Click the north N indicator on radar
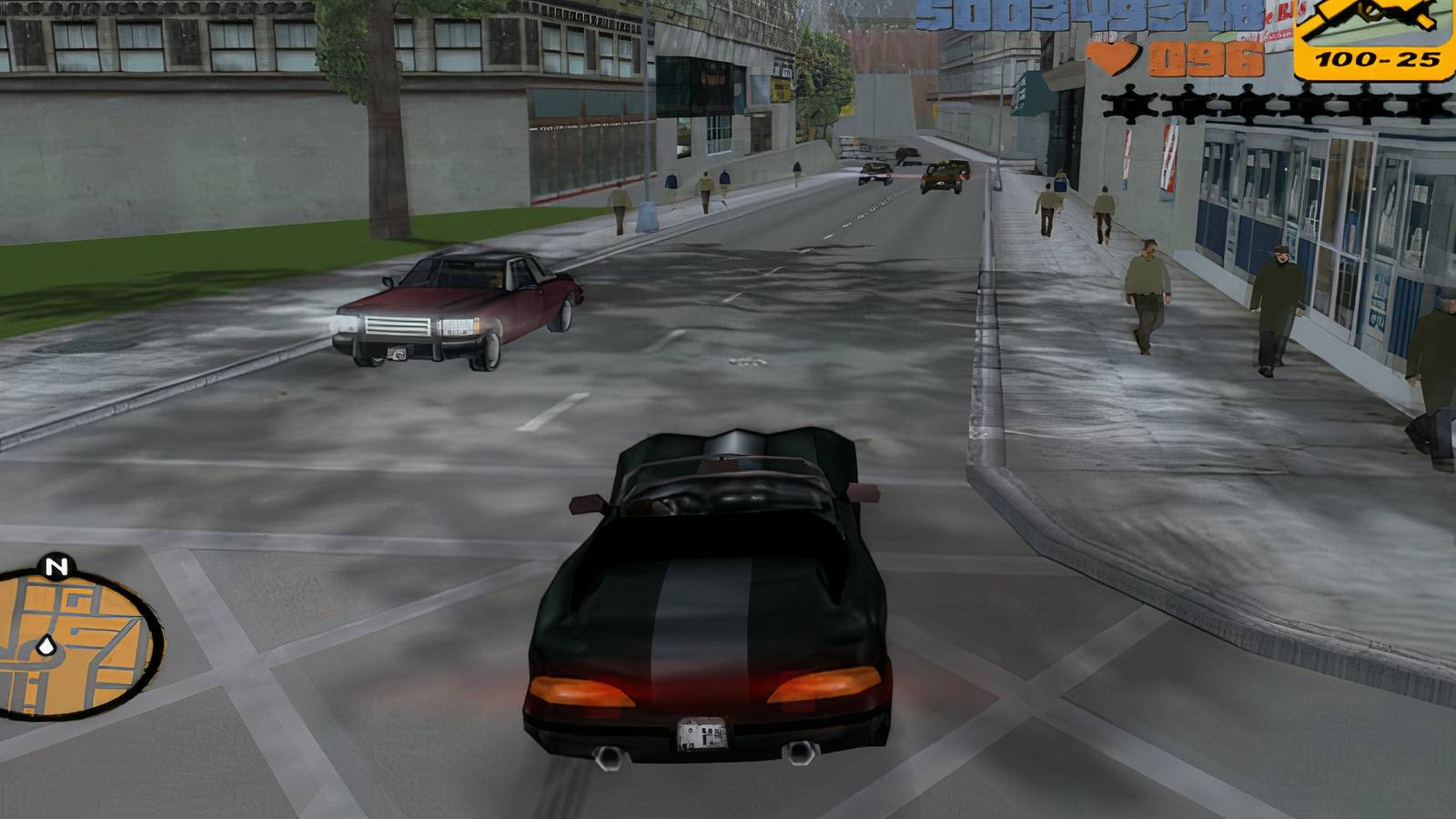 tap(56, 567)
